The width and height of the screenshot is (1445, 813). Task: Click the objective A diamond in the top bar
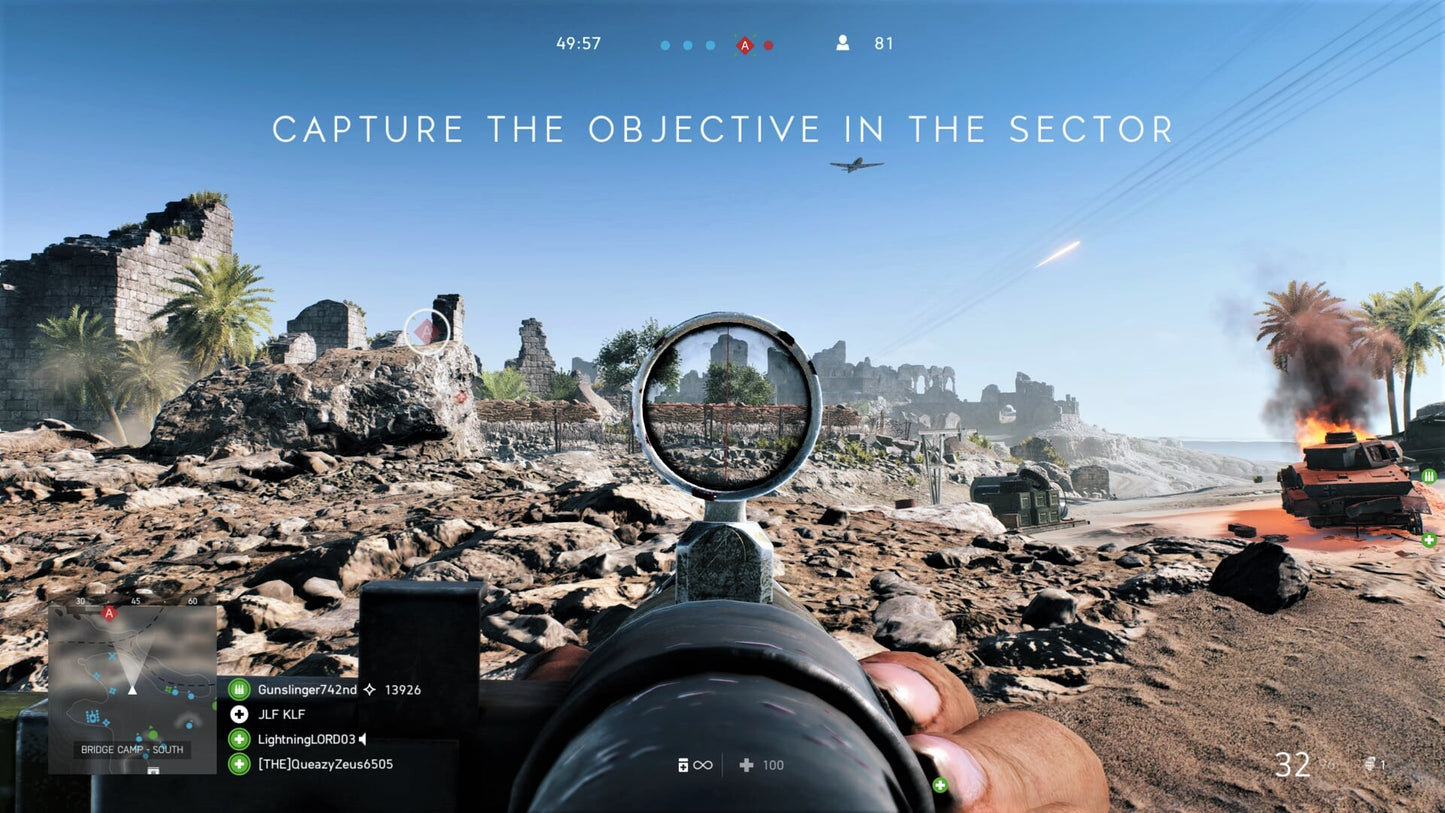tap(744, 44)
